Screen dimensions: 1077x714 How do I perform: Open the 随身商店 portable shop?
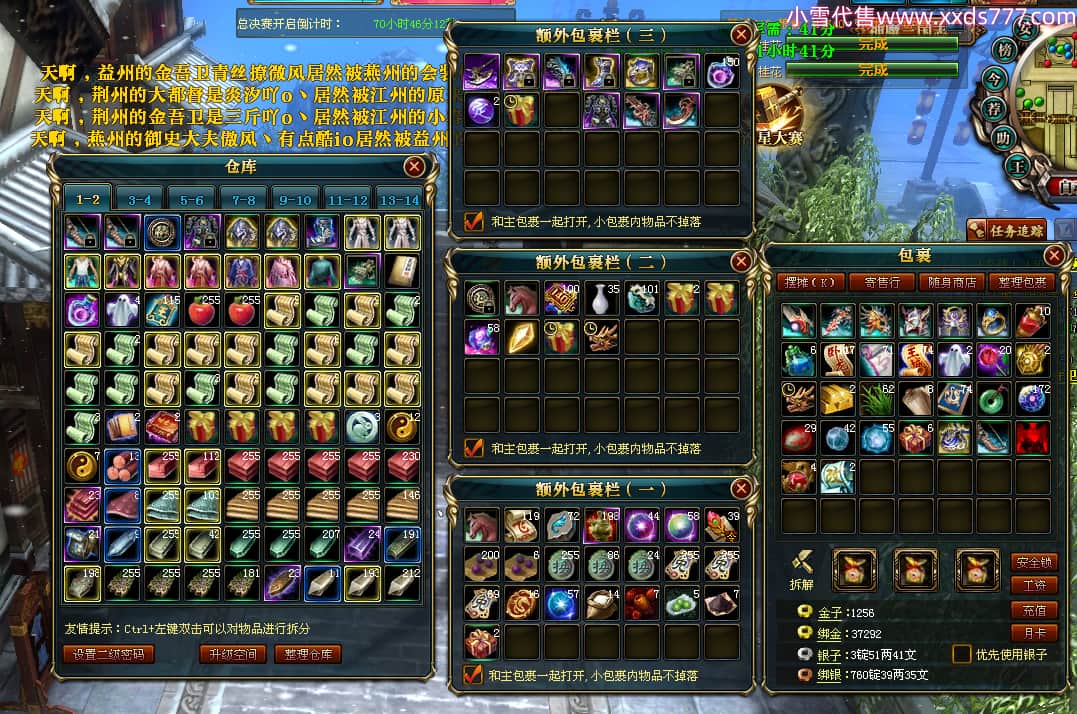951,283
